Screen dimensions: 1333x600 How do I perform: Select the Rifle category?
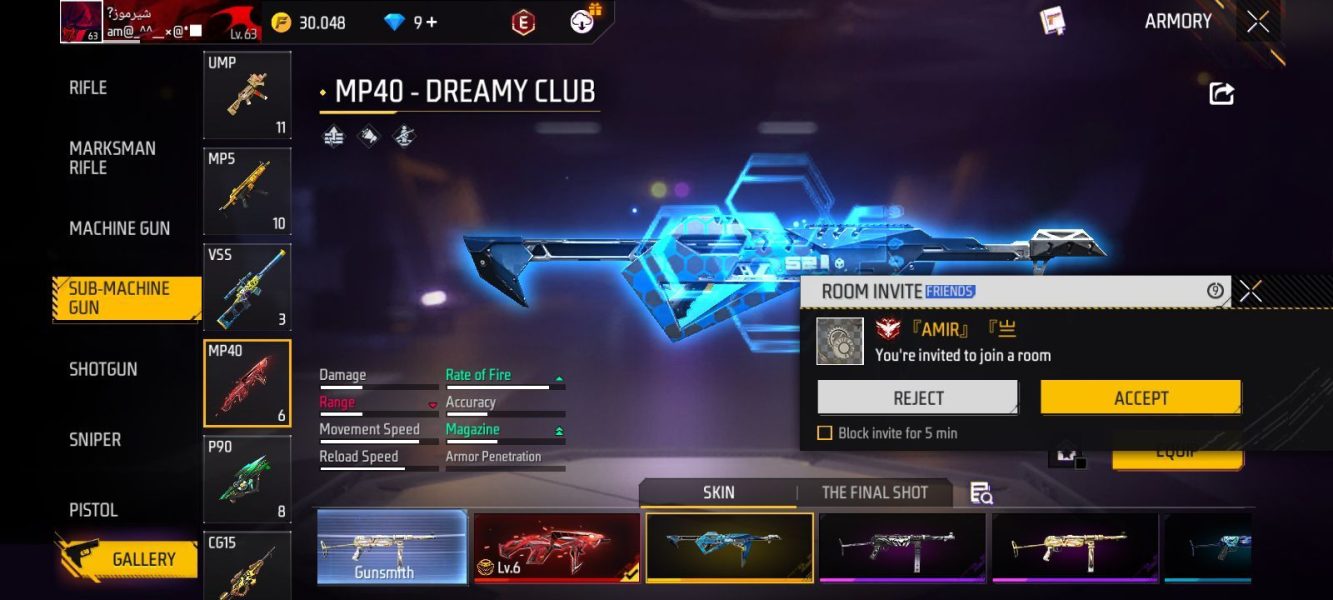pos(88,88)
